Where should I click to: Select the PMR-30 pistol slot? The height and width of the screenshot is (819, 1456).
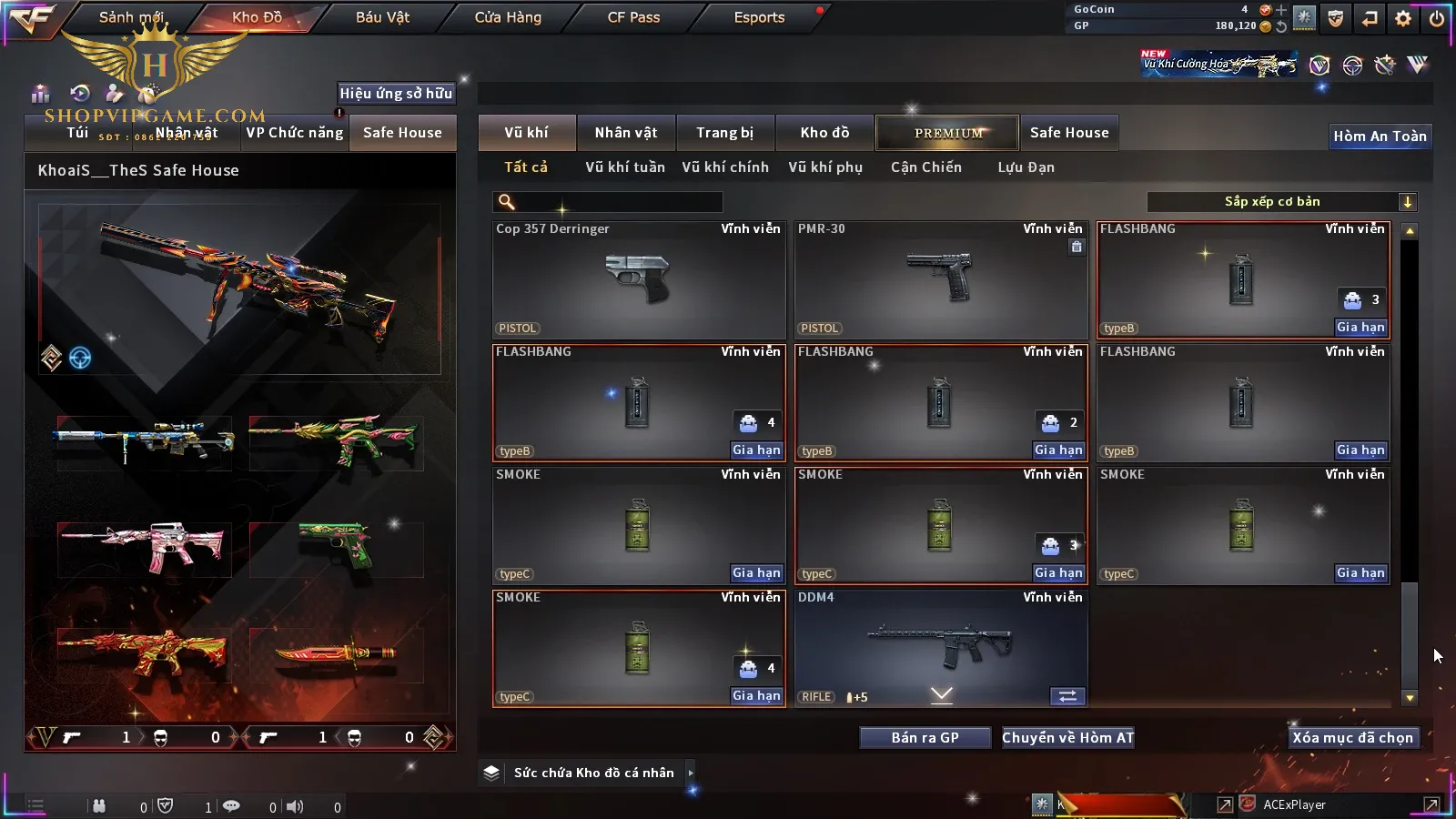pos(941,280)
